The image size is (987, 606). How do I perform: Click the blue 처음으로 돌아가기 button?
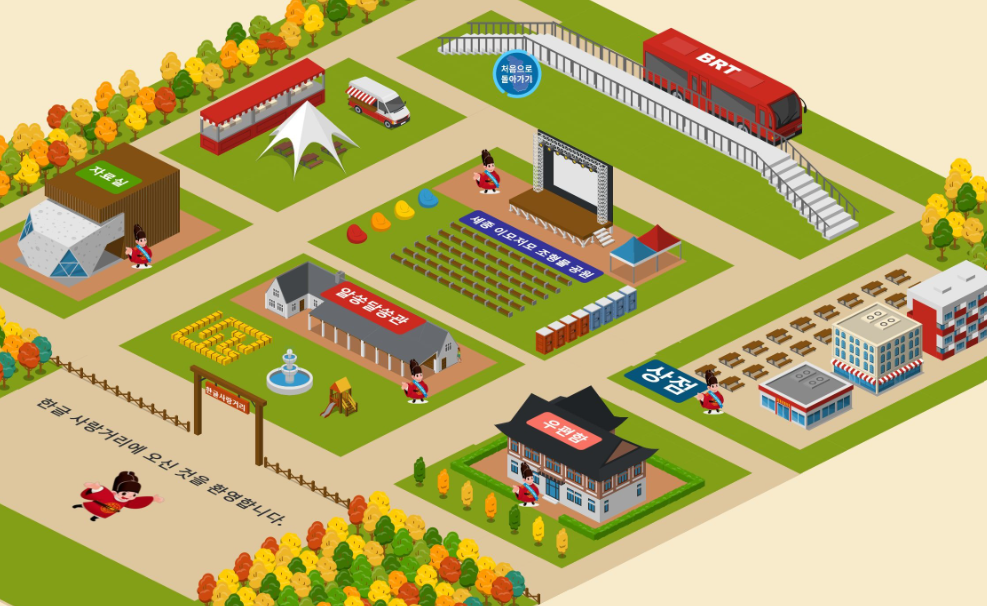pos(517,74)
